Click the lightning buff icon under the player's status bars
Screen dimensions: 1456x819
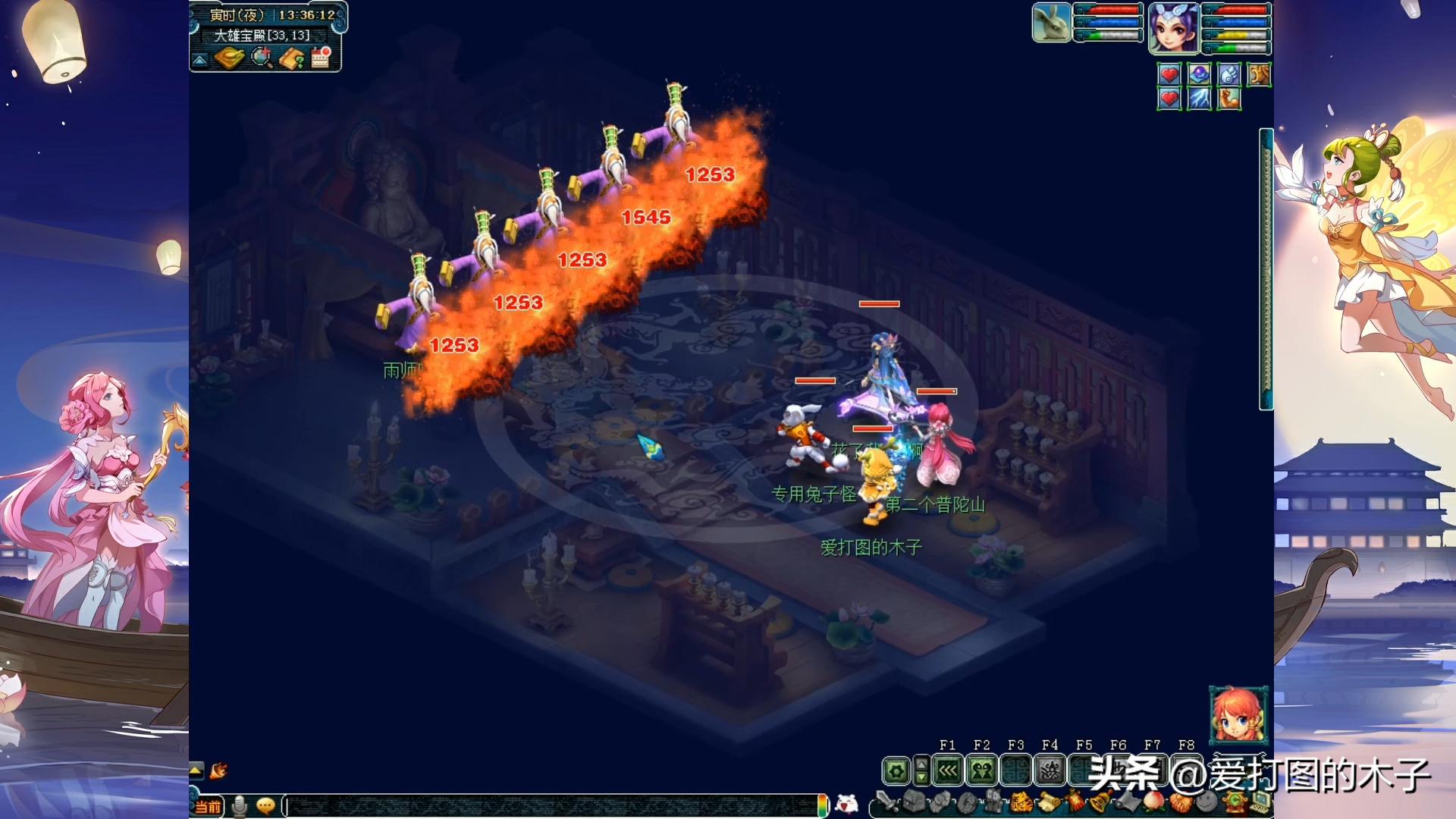coord(1199,99)
